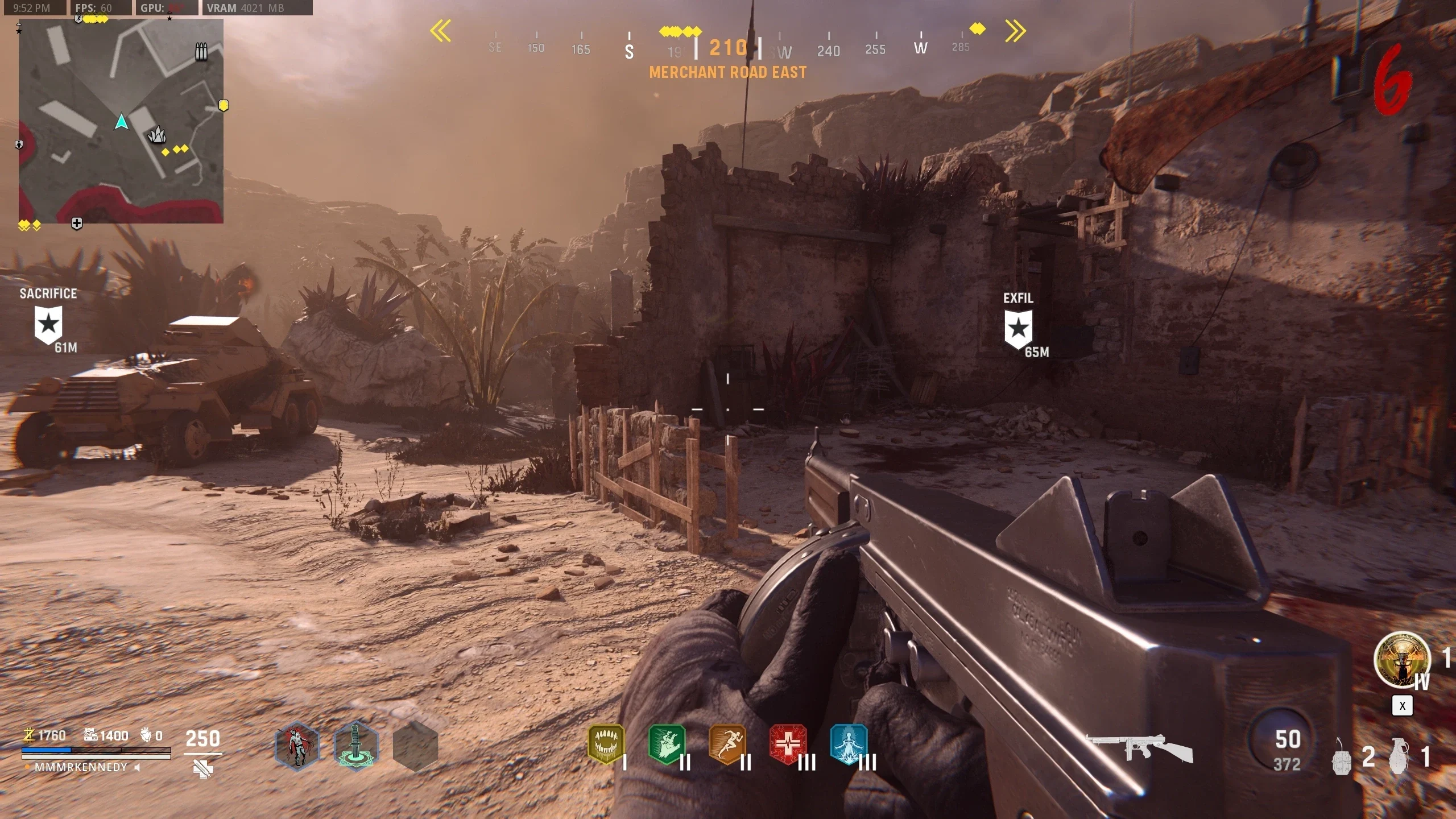Screen dimensions: 1456x819
Task: Select the frag grenade icon
Action: (1400, 756)
